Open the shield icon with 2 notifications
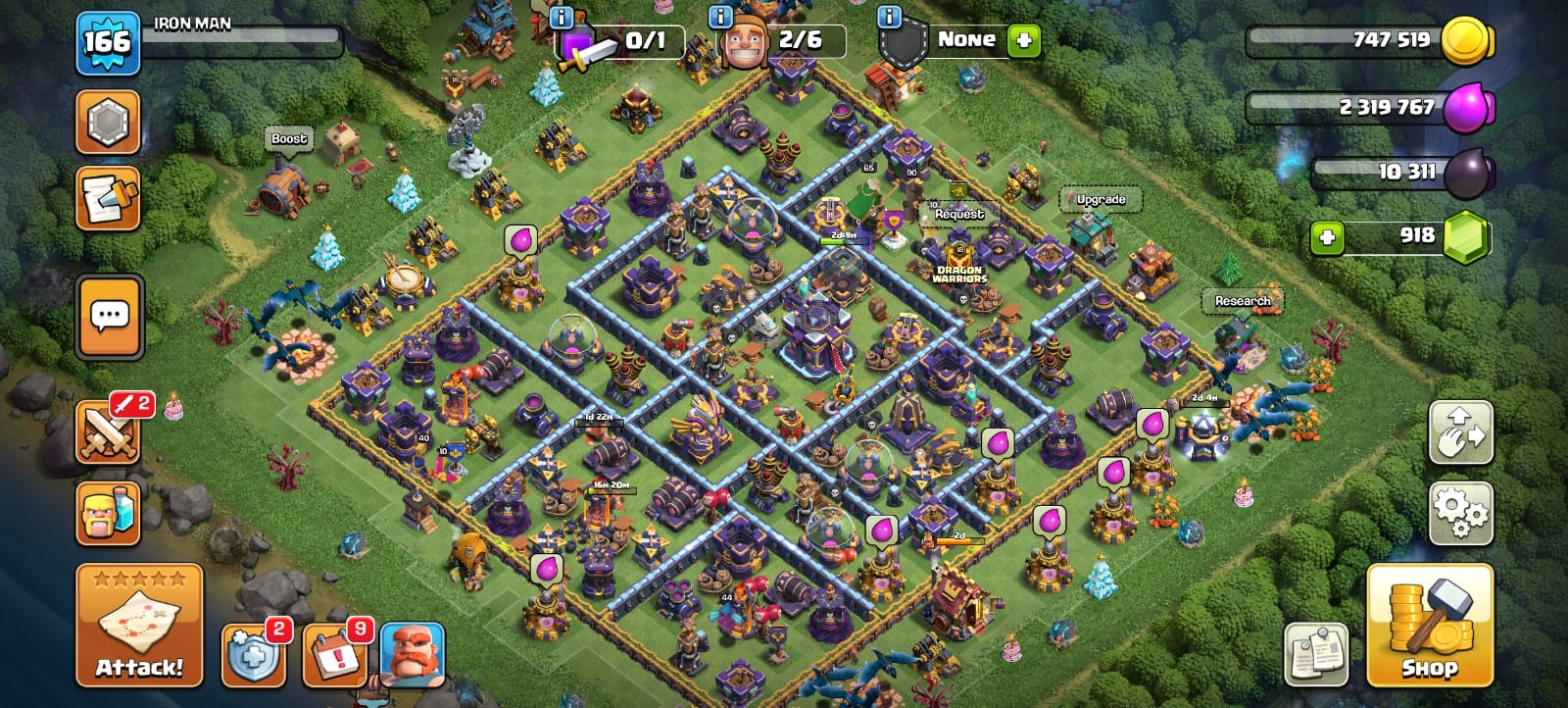The height and width of the screenshot is (708, 1568). tap(254, 654)
